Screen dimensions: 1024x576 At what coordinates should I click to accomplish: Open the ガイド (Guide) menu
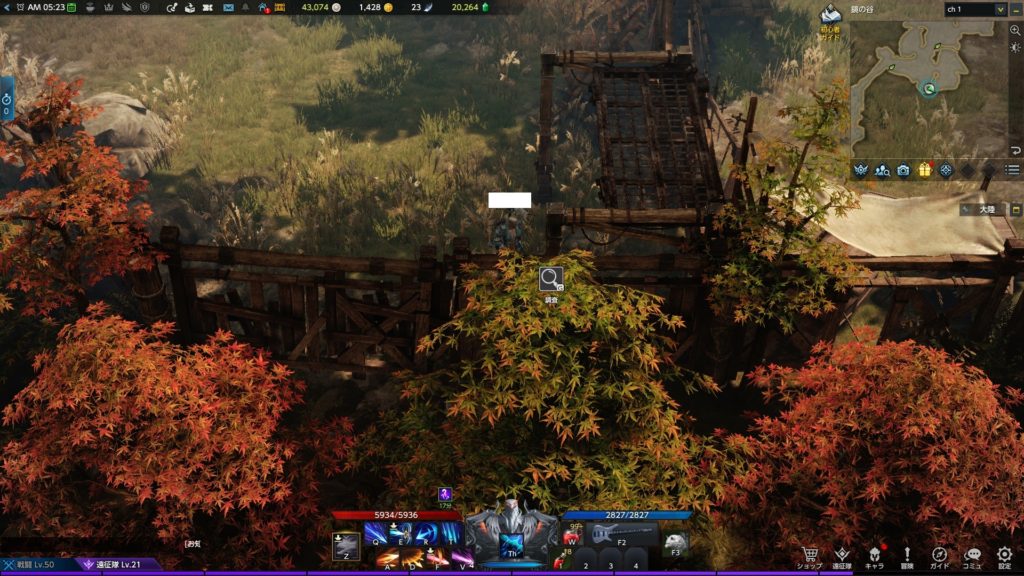[940, 556]
